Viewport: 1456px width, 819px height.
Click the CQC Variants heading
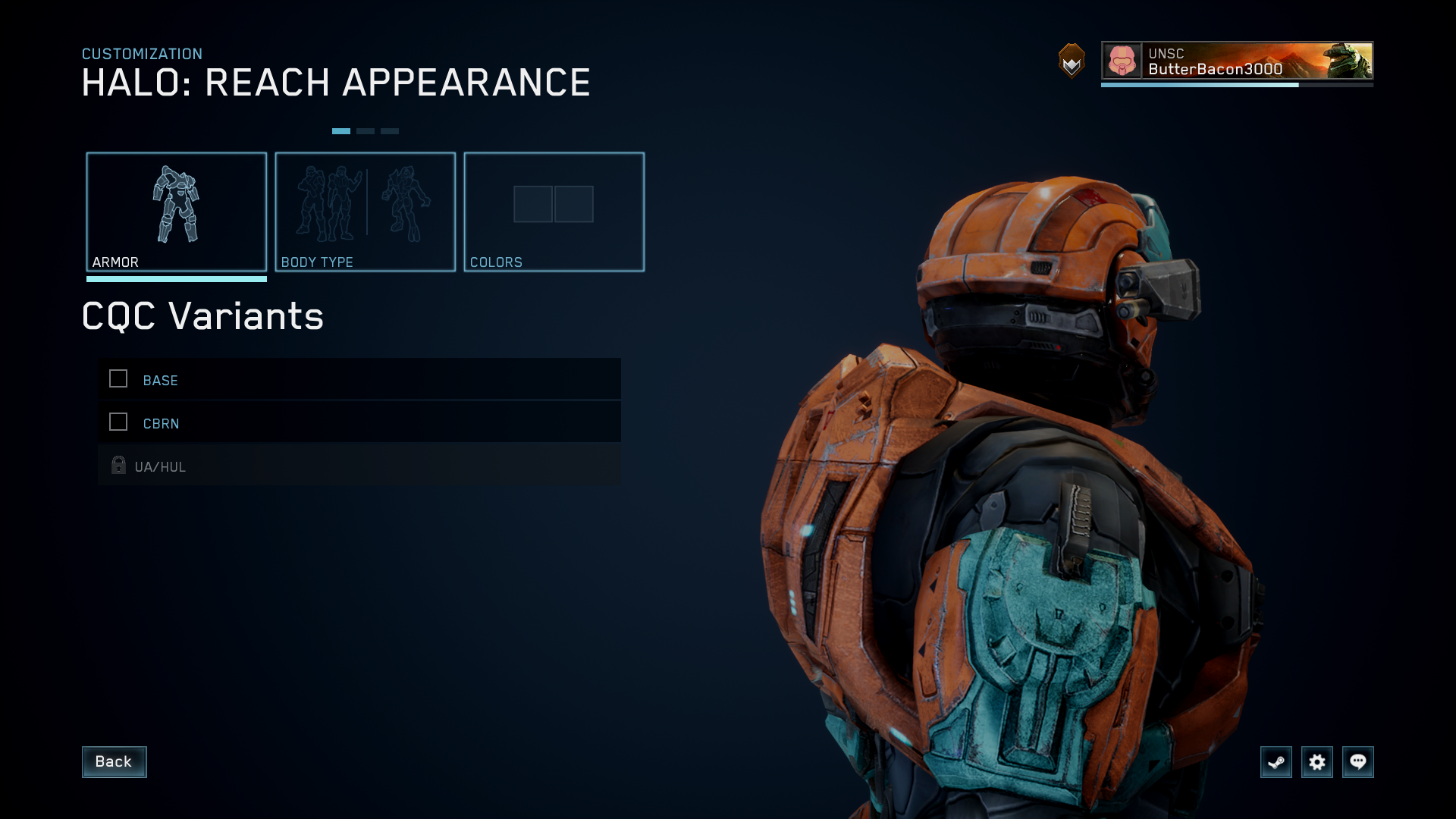point(202,316)
